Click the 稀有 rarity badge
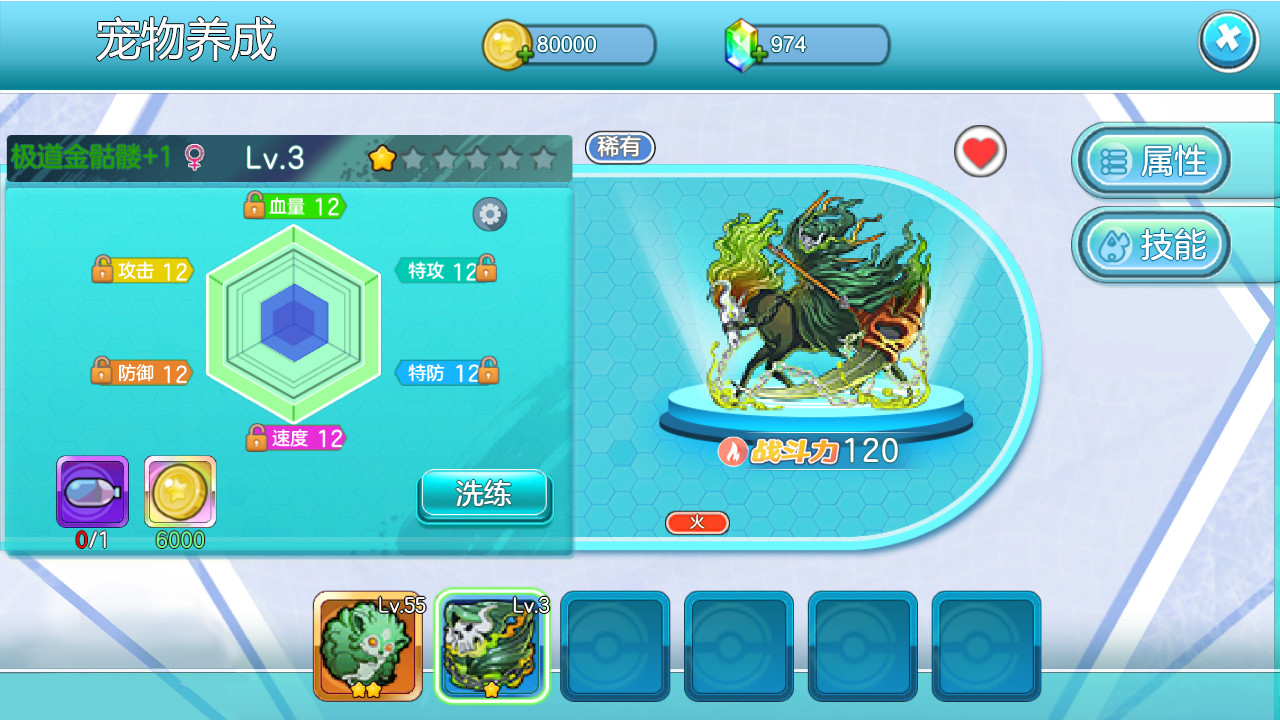The width and height of the screenshot is (1280, 720). click(x=620, y=148)
